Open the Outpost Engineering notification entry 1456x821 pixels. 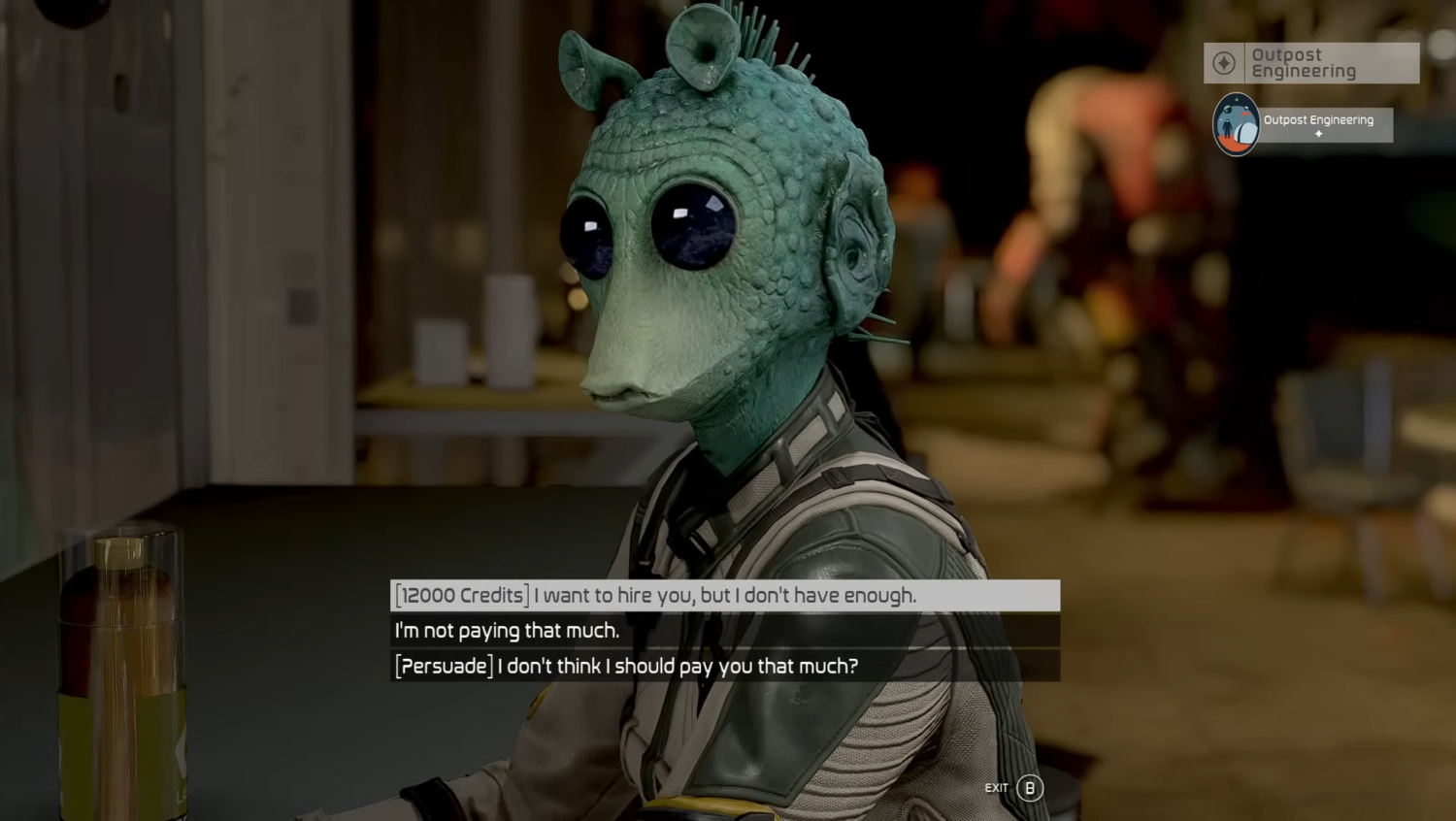(1318, 121)
